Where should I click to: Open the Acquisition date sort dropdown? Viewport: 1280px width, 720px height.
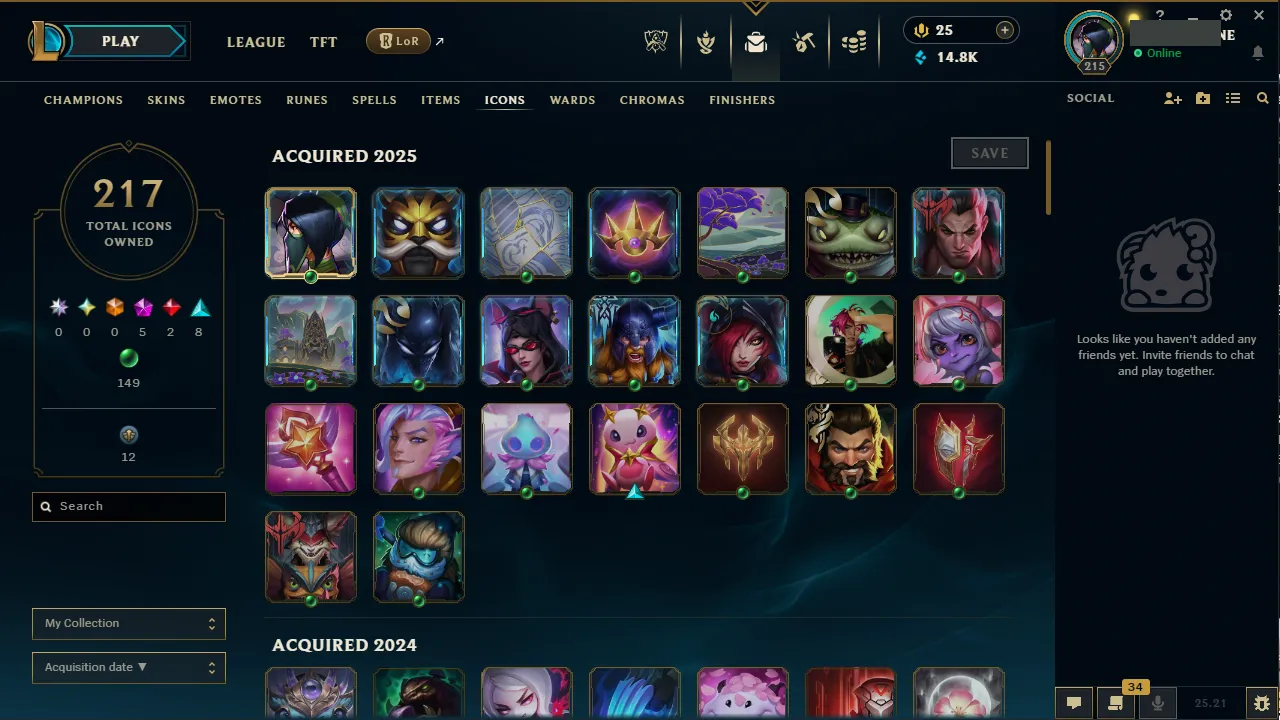point(128,667)
